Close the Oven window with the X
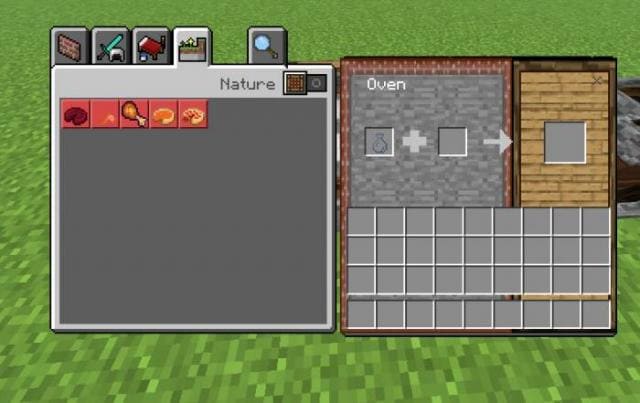Image resolution: width=640 pixels, height=403 pixels. tap(598, 80)
